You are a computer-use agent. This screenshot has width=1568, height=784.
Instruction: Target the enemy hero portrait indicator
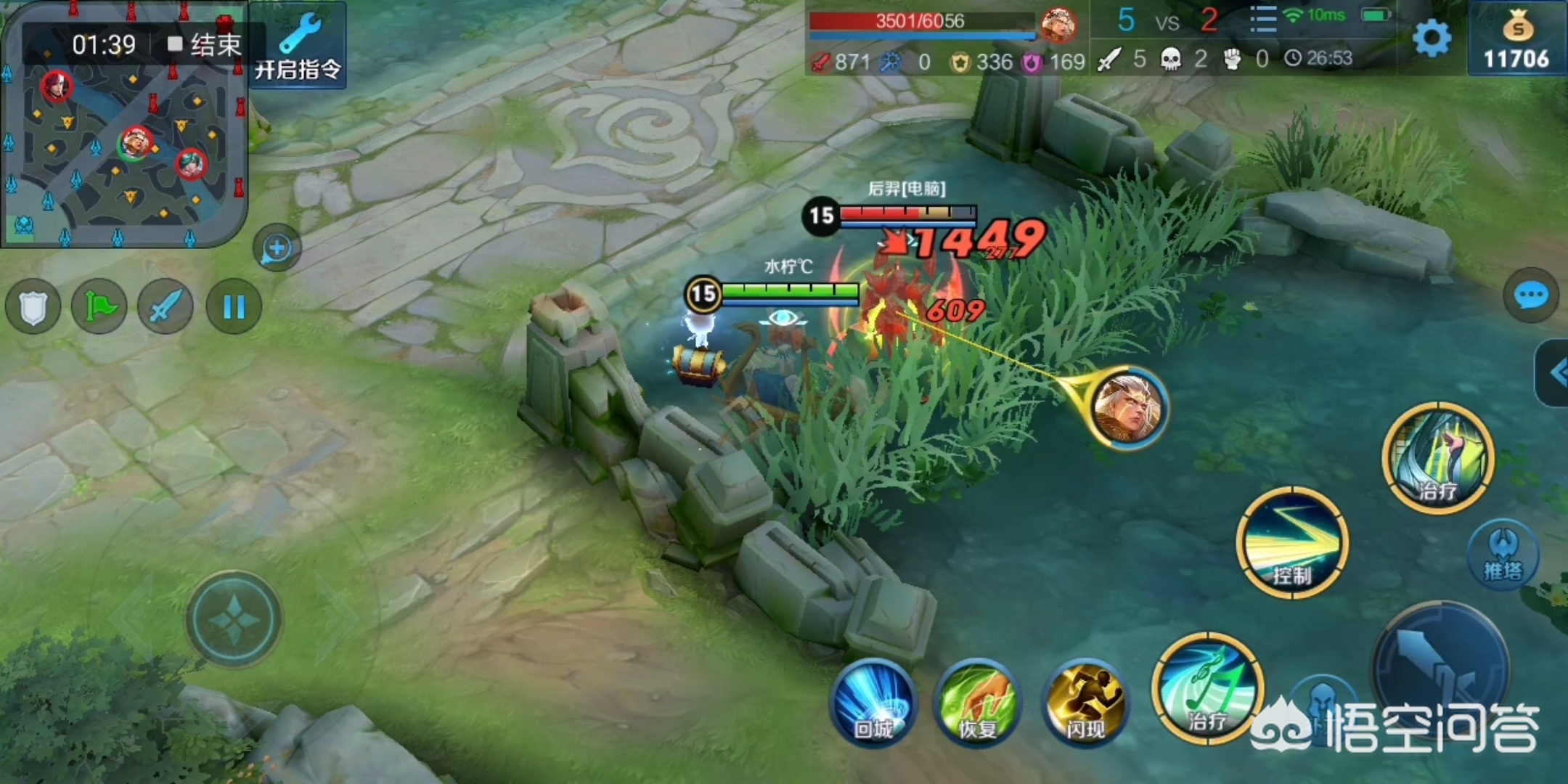point(1129,408)
